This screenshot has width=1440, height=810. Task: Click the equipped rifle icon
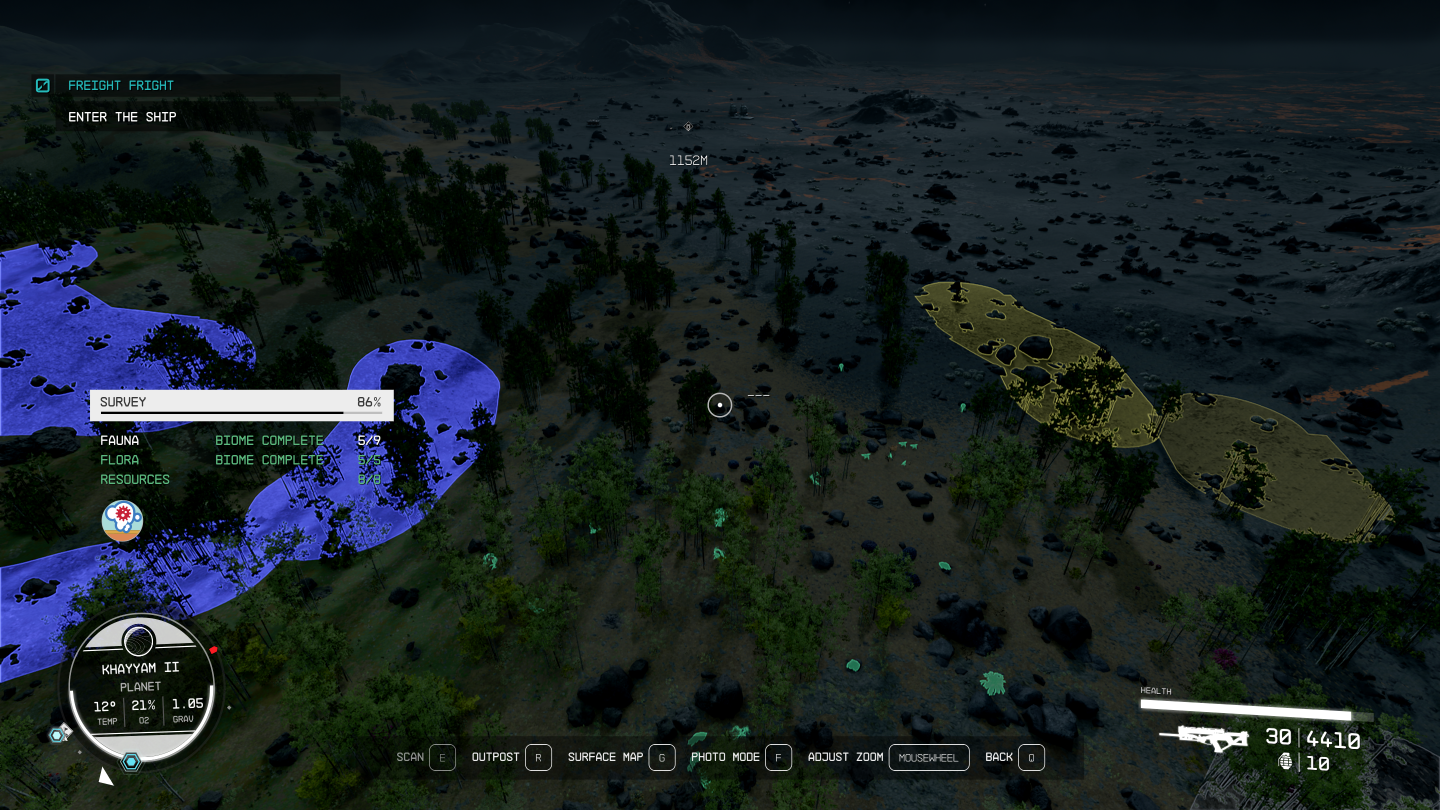(1205, 738)
